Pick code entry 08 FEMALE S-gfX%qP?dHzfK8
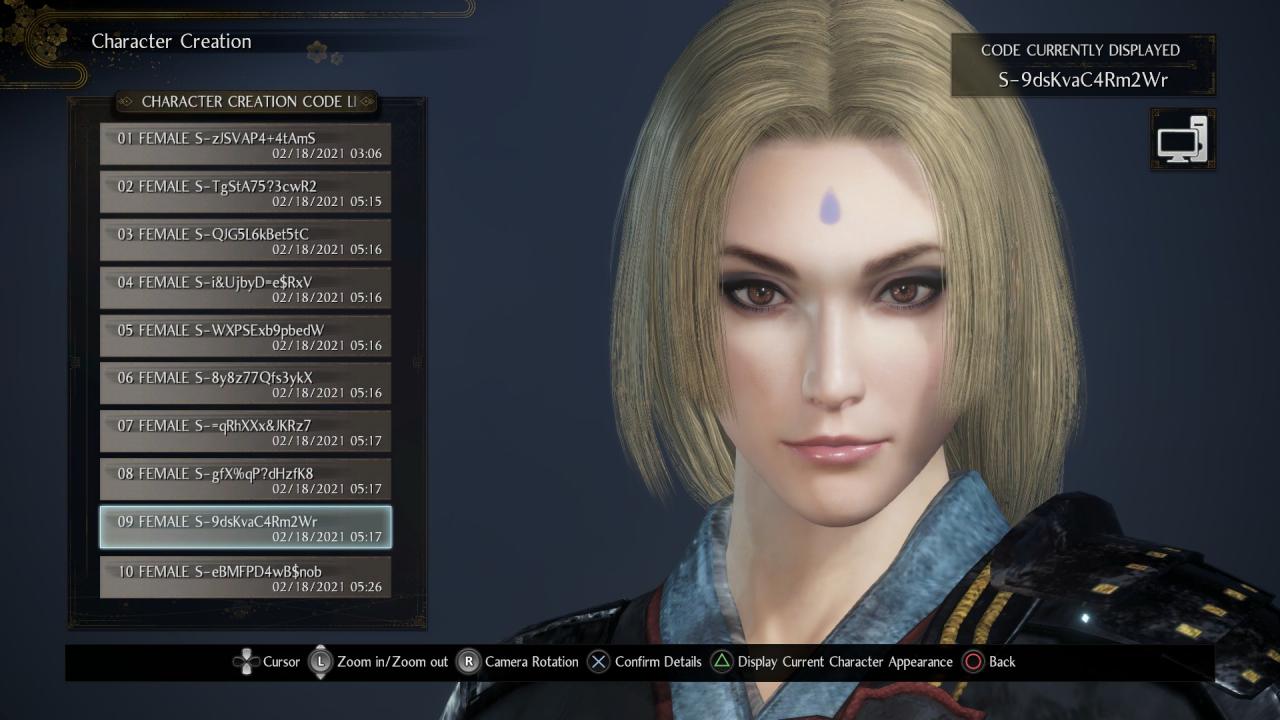Screen dimensions: 1280x720 (x=245, y=480)
